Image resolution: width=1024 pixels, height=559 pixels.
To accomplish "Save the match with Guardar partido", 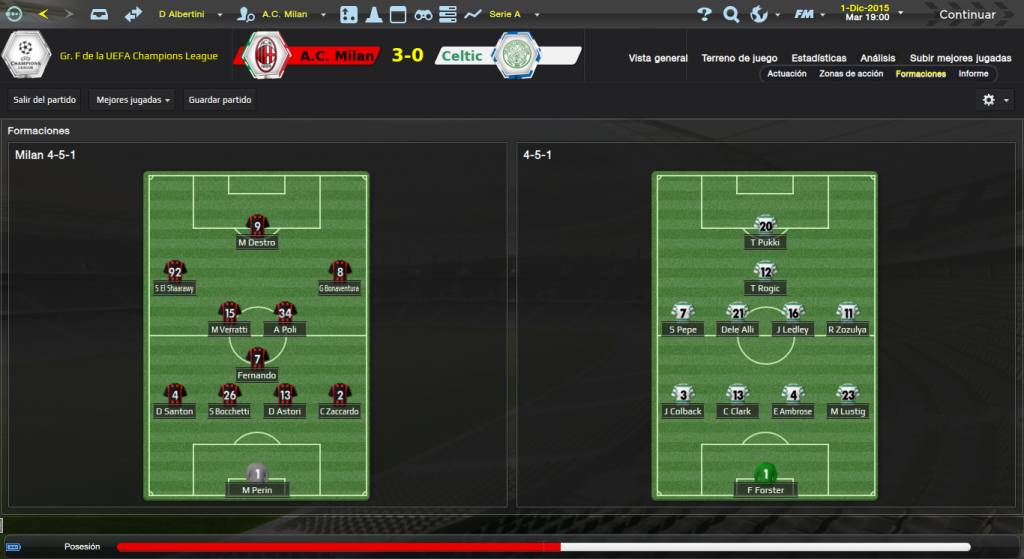I will click(x=220, y=100).
